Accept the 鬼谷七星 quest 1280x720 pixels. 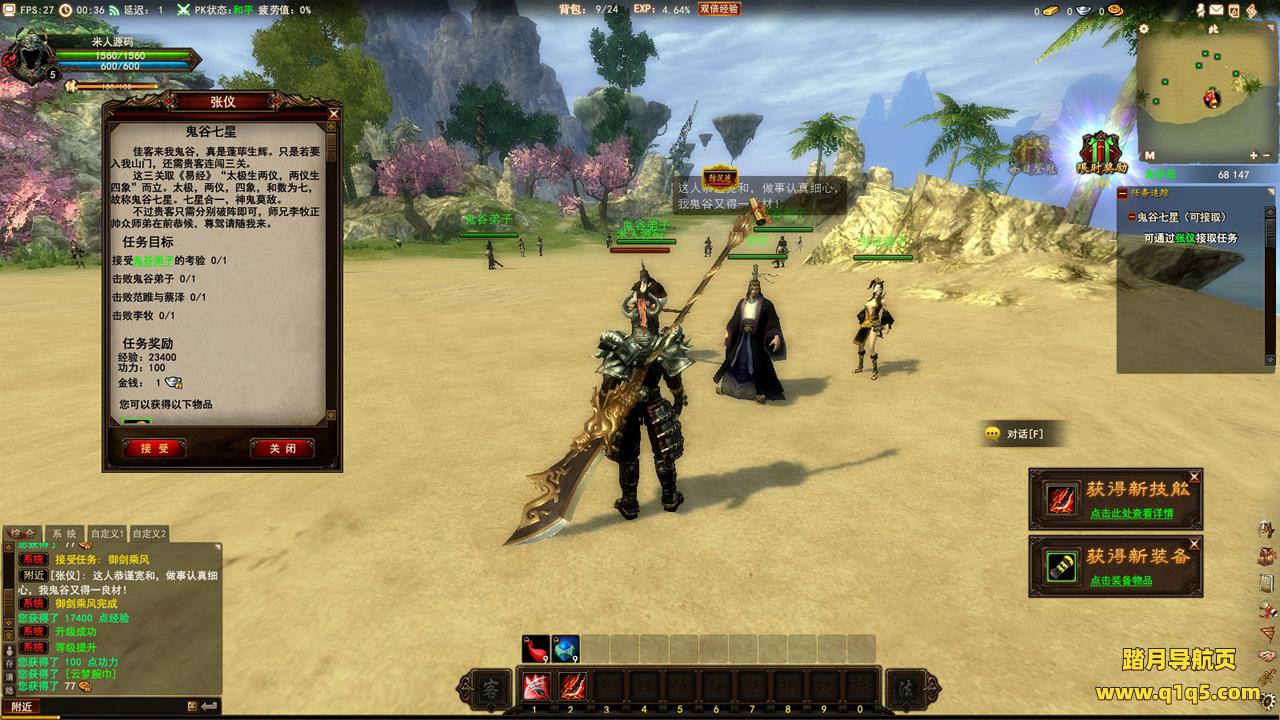click(154, 449)
